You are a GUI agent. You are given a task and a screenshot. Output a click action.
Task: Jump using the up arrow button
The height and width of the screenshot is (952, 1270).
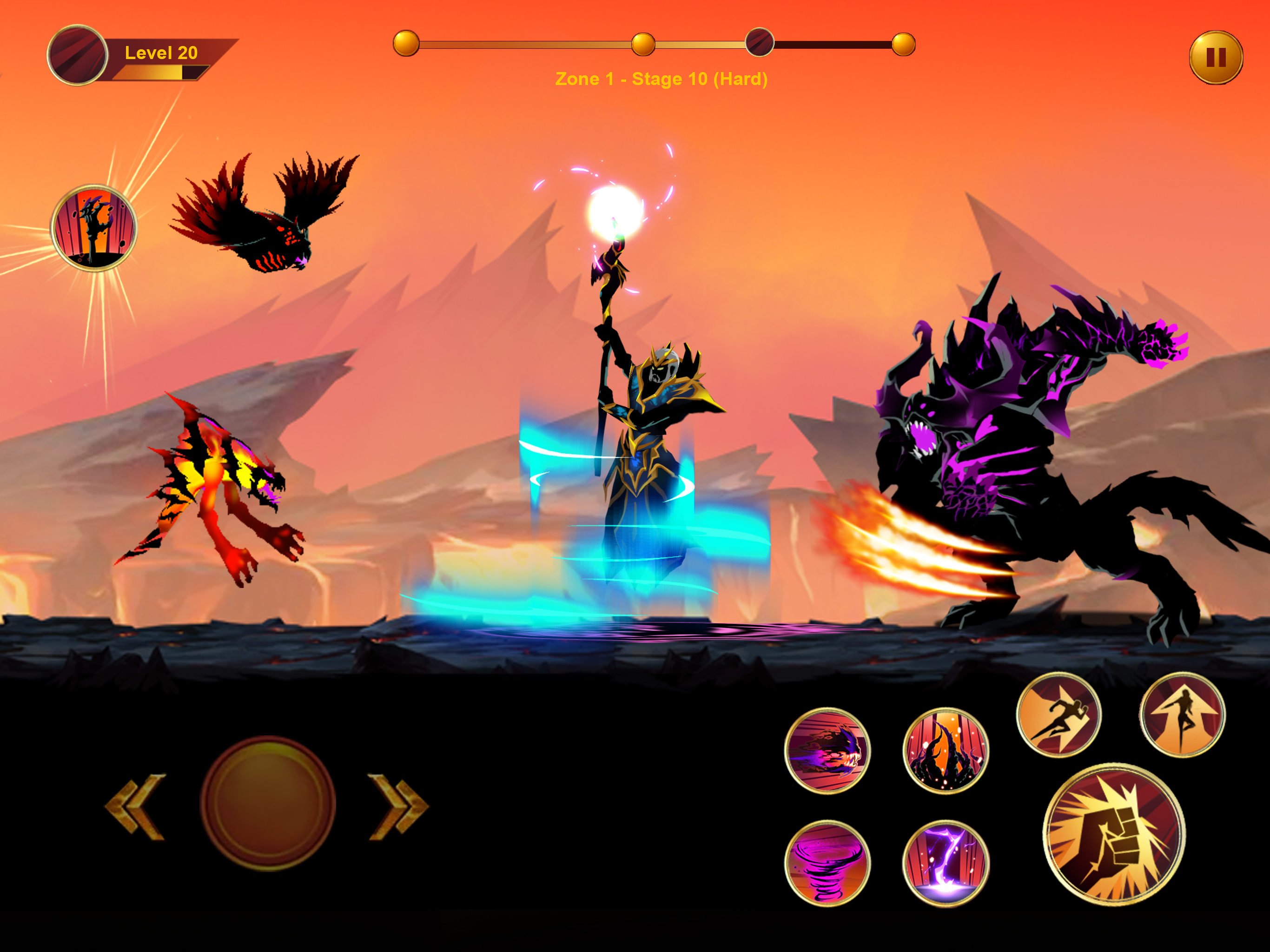click(x=1182, y=715)
